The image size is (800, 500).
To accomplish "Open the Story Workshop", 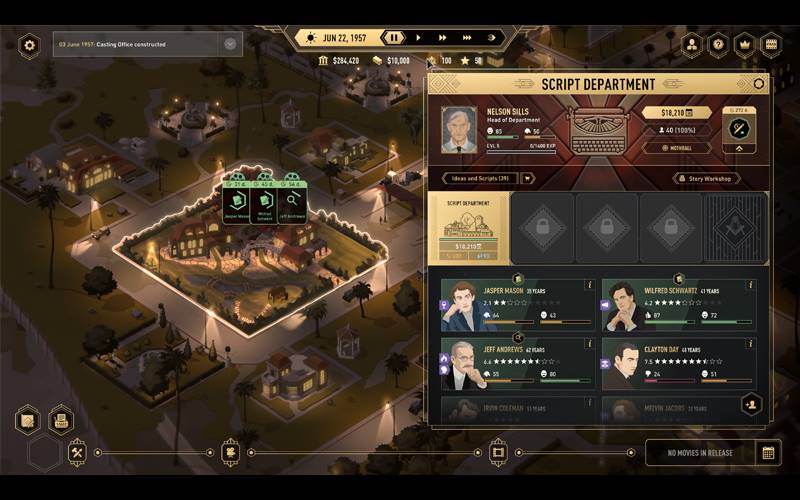I will [x=706, y=179].
